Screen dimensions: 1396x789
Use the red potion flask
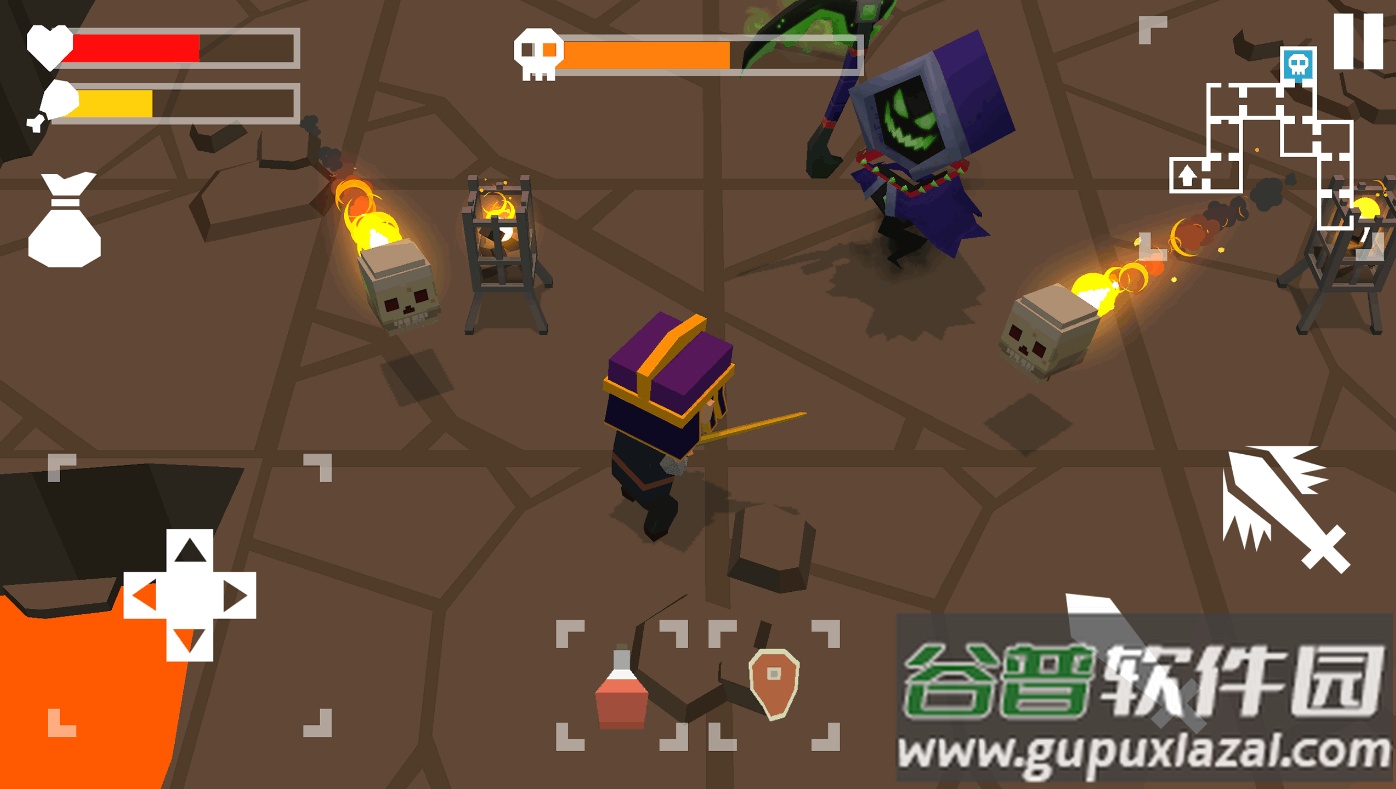tap(620, 690)
